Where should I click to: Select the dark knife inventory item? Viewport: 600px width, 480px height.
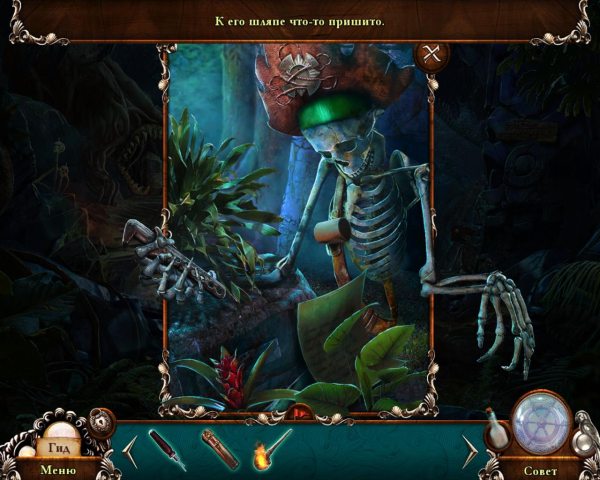pos(167,448)
